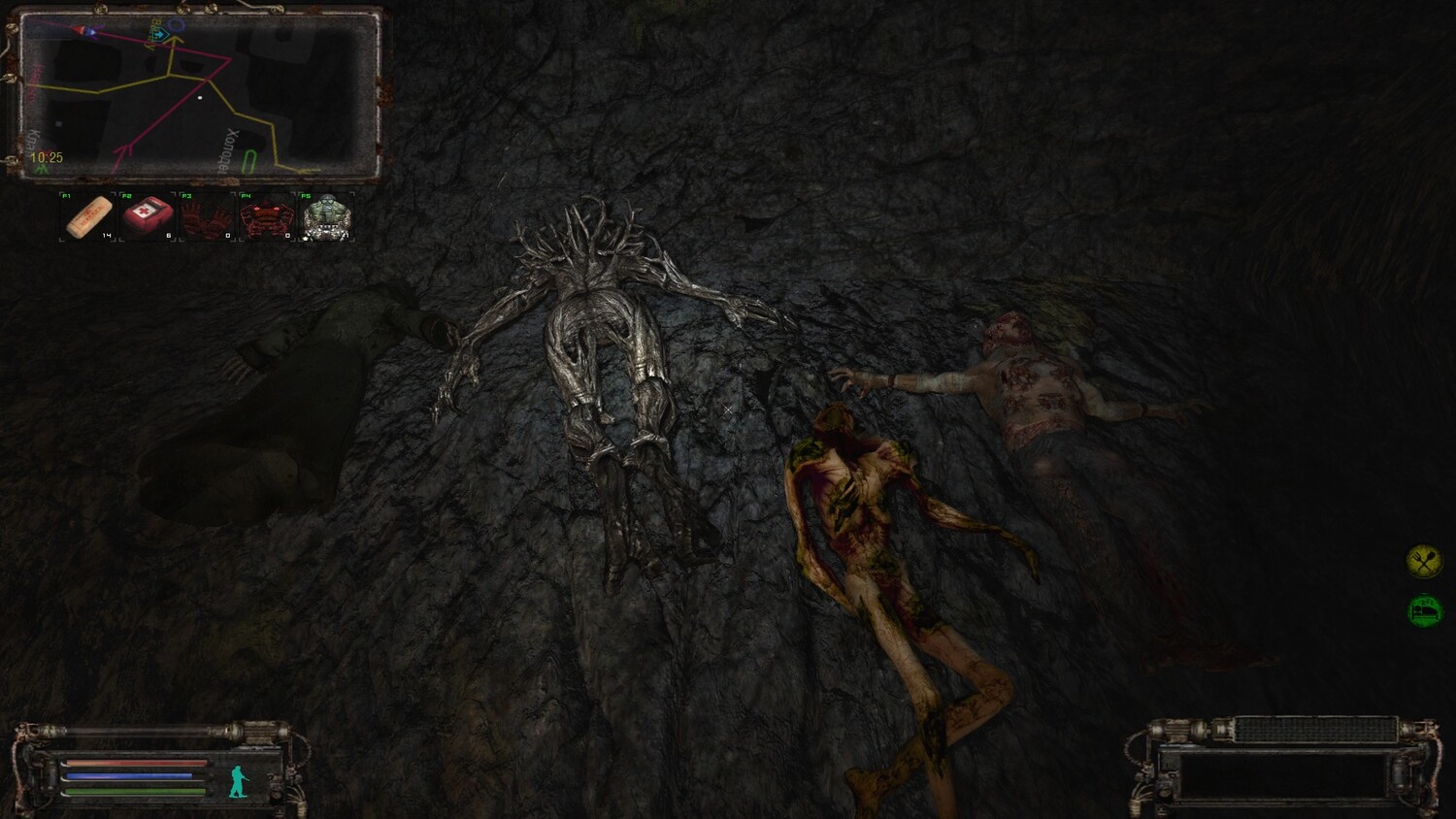
Task: Choose the red armor outline slot
Action: [267, 216]
